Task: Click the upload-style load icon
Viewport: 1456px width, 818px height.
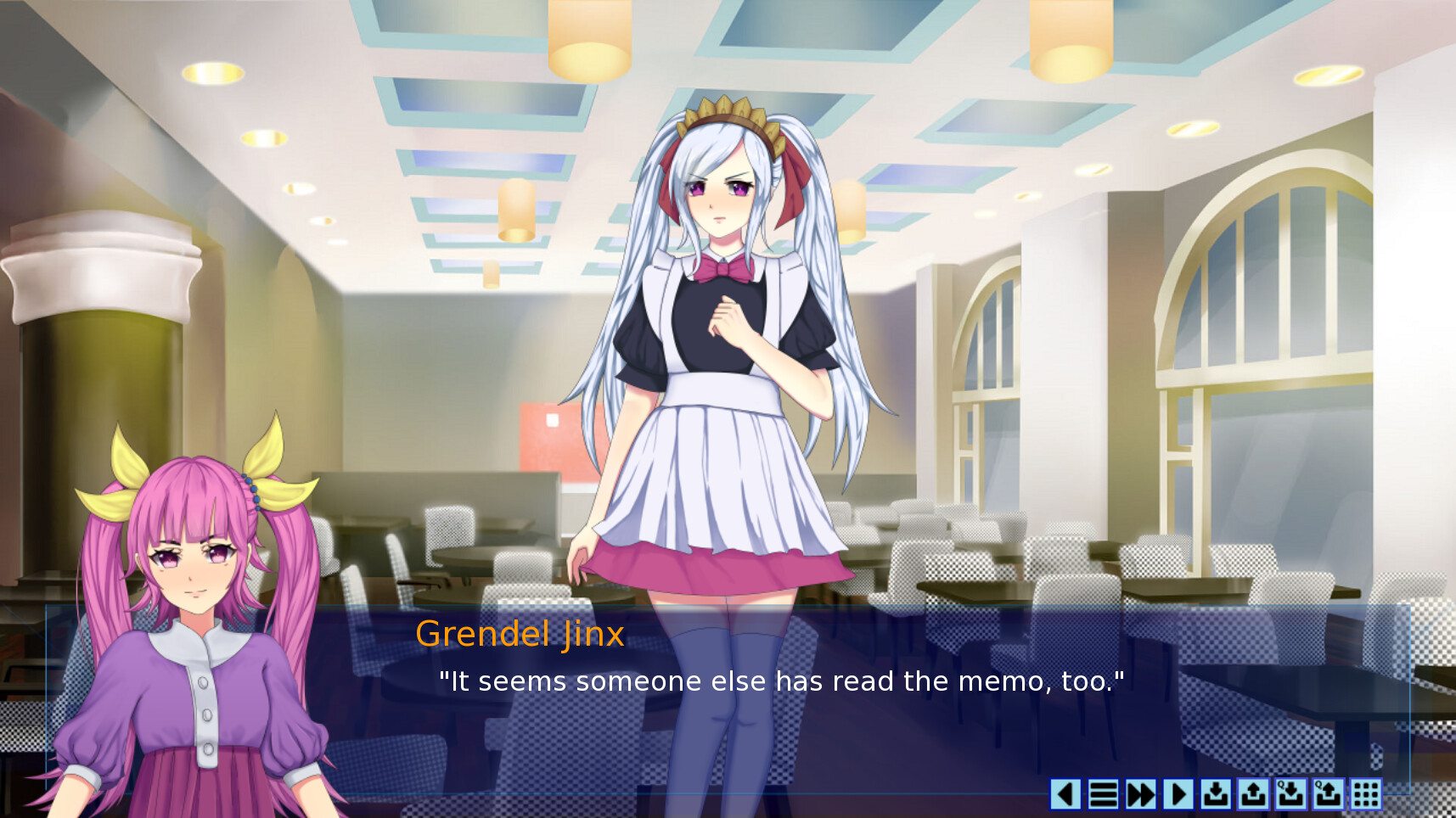Action: [1252, 796]
